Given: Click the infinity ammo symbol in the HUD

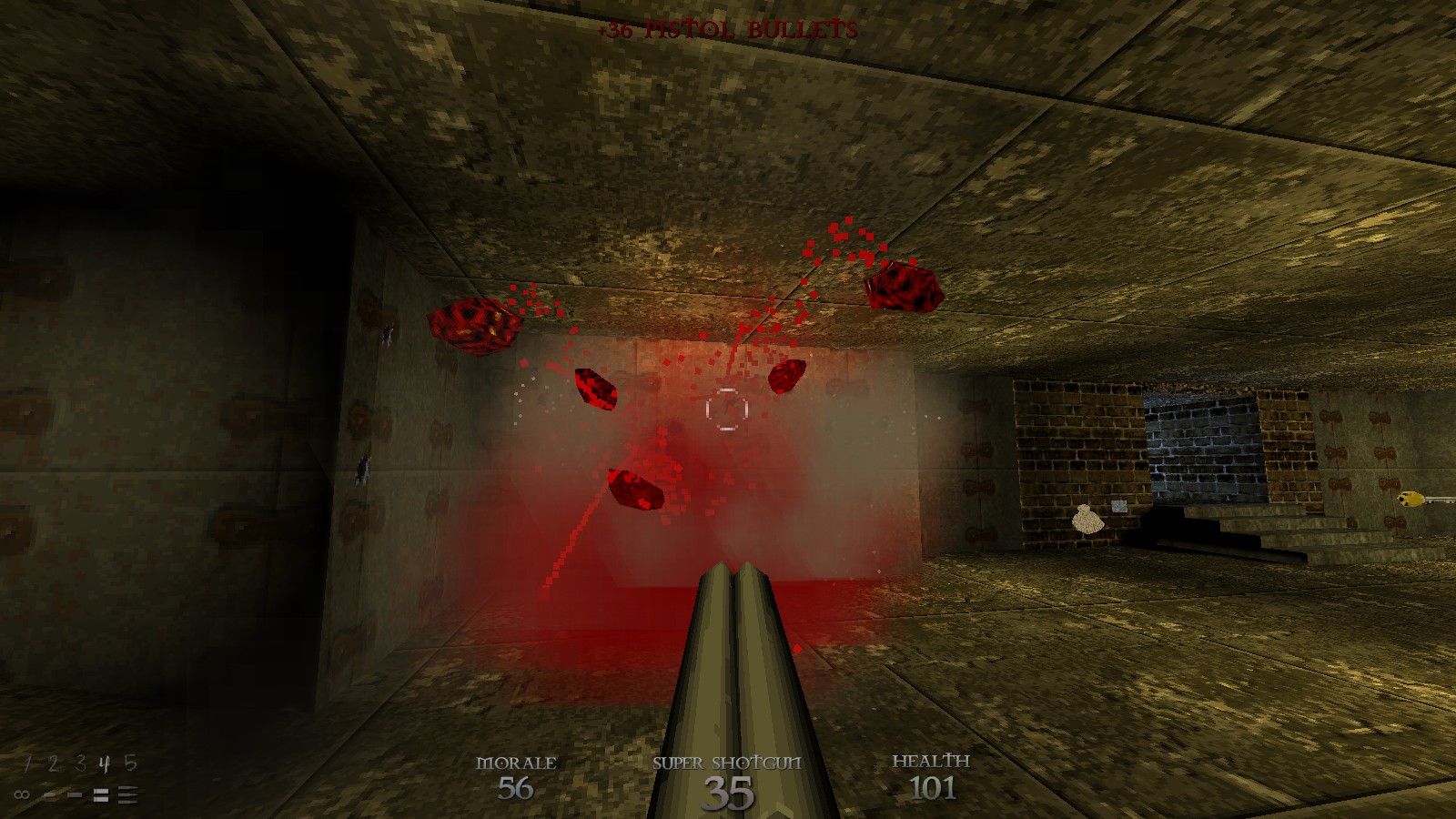Looking at the screenshot, I should (x=22, y=794).
